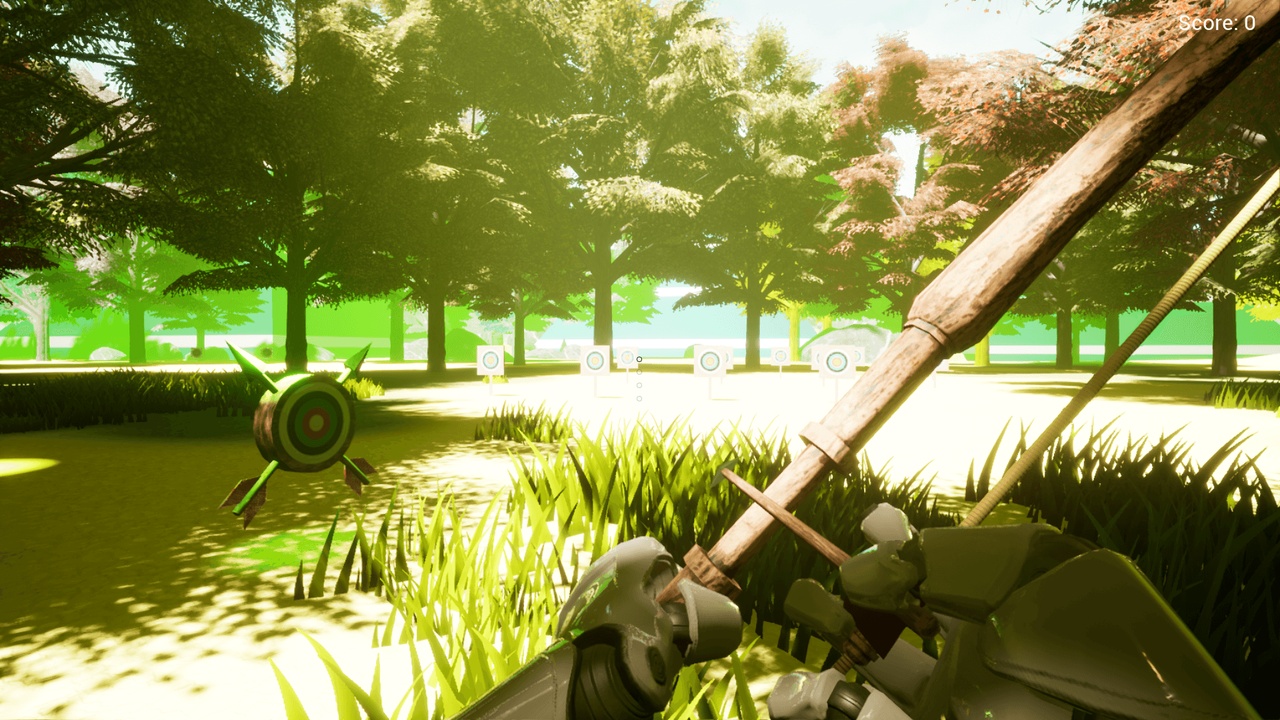Click the aiming reticle circle
This screenshot has height=720, width=1280.
pyautogui.click(x=639, y=358)
